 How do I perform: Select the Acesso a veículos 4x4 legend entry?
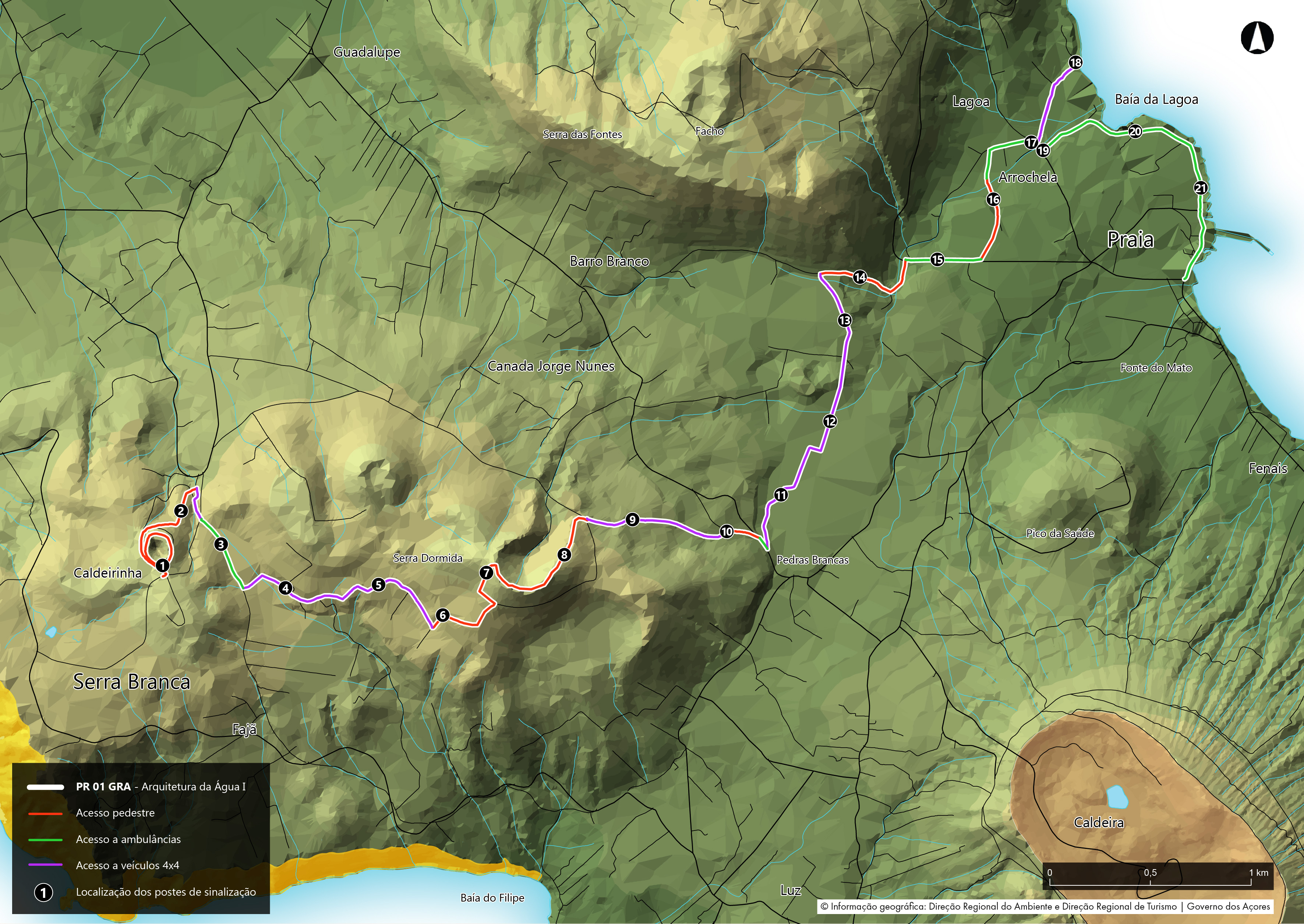(x=127, y=865)
